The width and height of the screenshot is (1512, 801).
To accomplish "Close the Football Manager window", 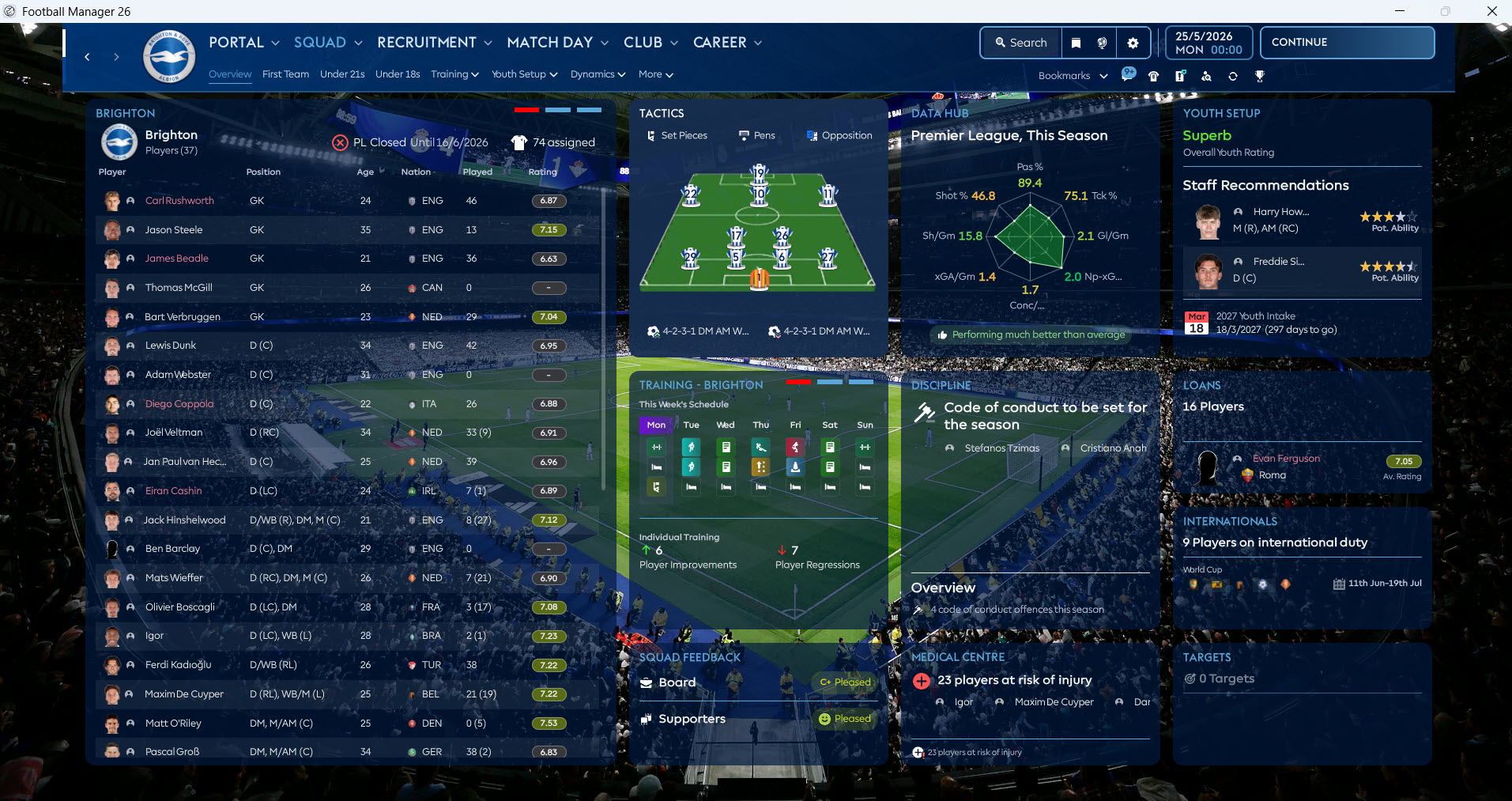I will pyautogui.click(x=1491, y=11).
